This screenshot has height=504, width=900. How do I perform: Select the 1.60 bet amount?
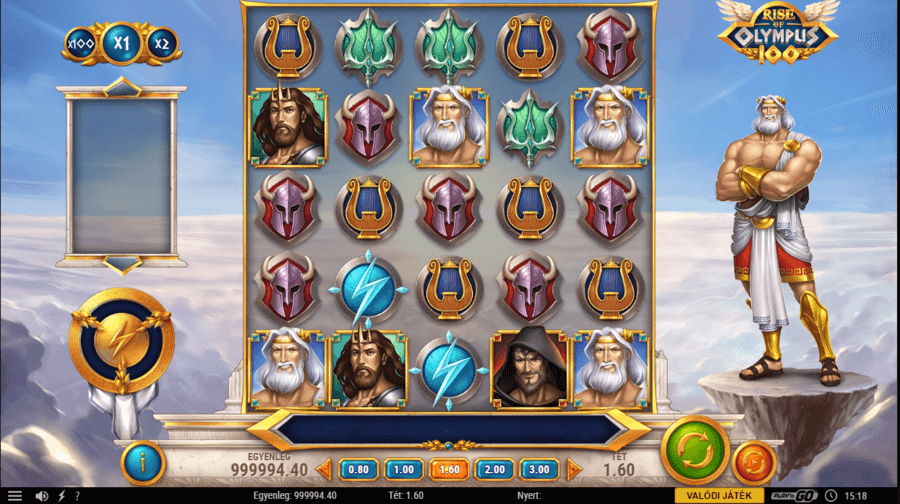tap(449, 469)
